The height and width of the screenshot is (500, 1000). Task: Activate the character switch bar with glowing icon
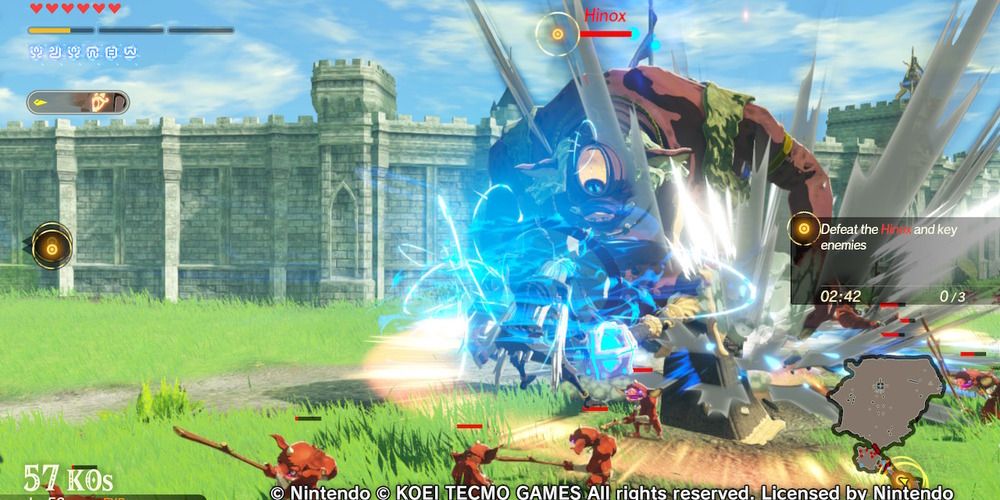tap(78, 102)
